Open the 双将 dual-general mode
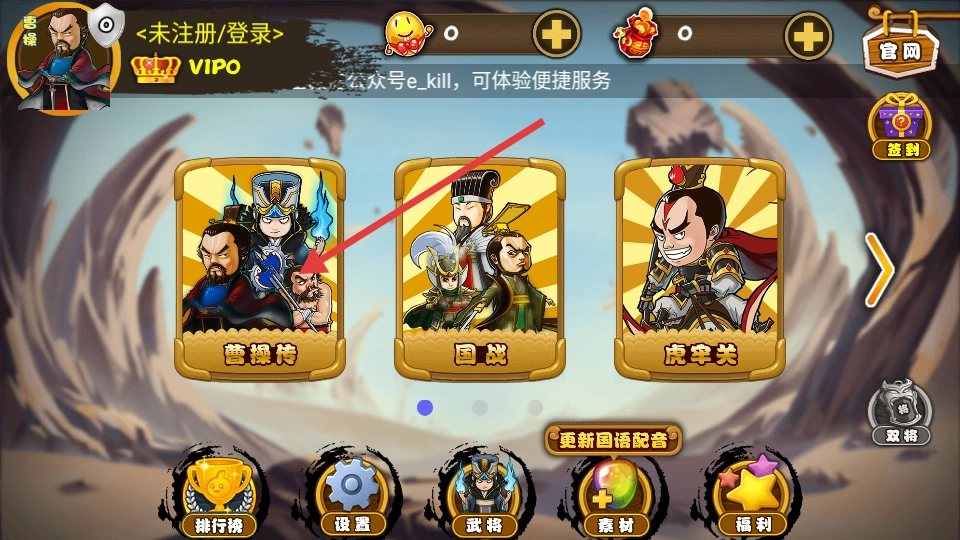This screenshot has width=960, height=540. [900, 412]
